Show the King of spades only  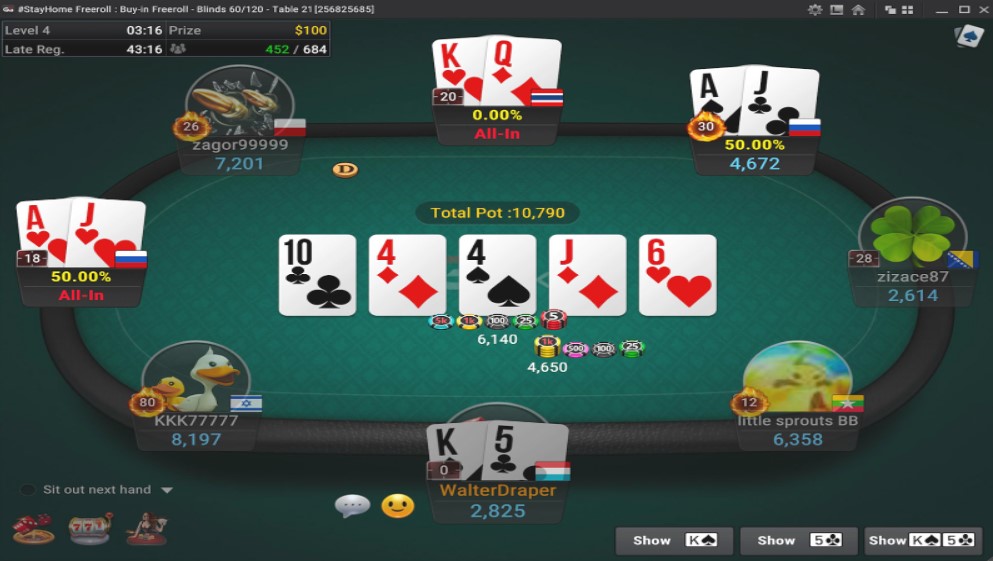tap(674, 541)
